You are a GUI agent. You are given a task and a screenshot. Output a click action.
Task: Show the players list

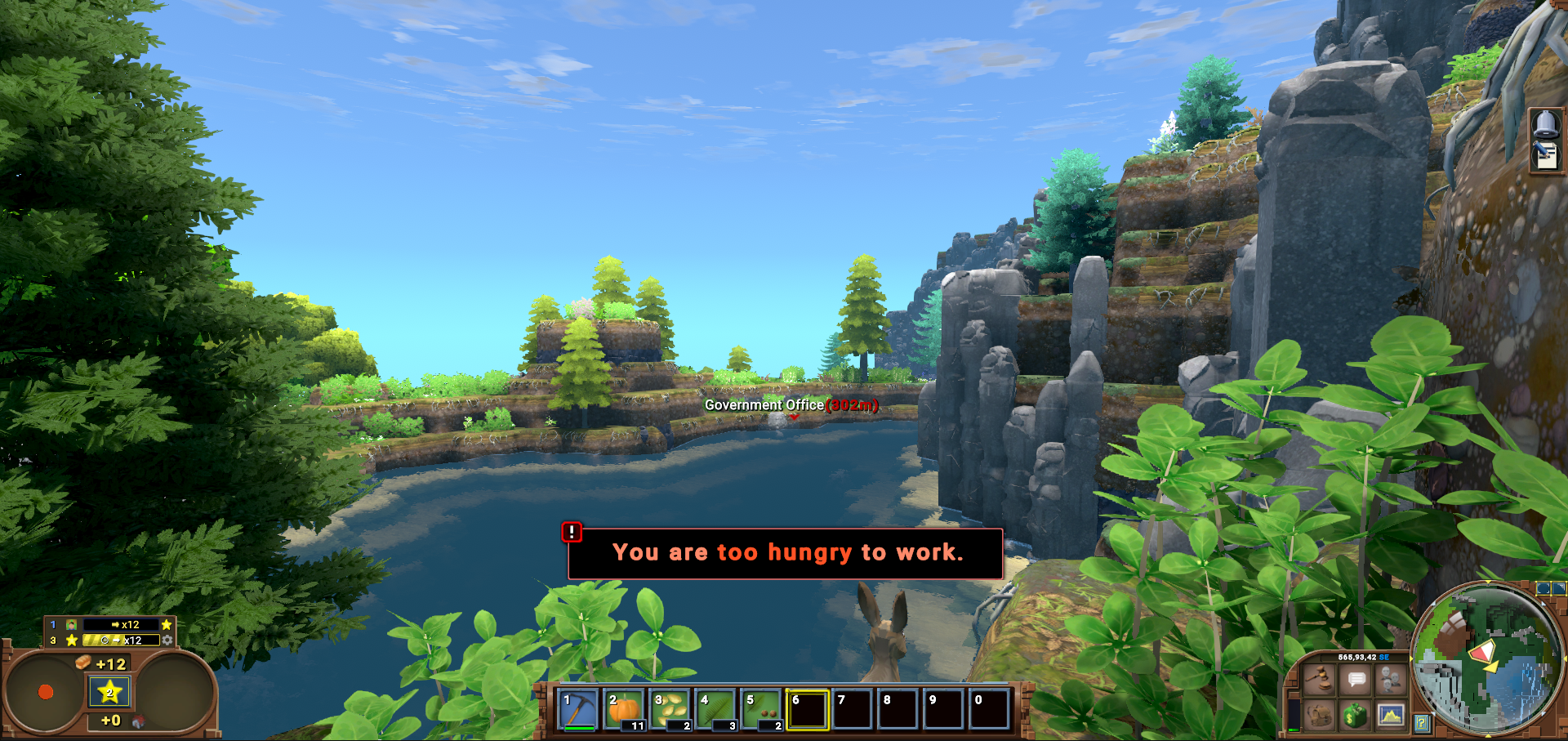tap(1390, 680)
